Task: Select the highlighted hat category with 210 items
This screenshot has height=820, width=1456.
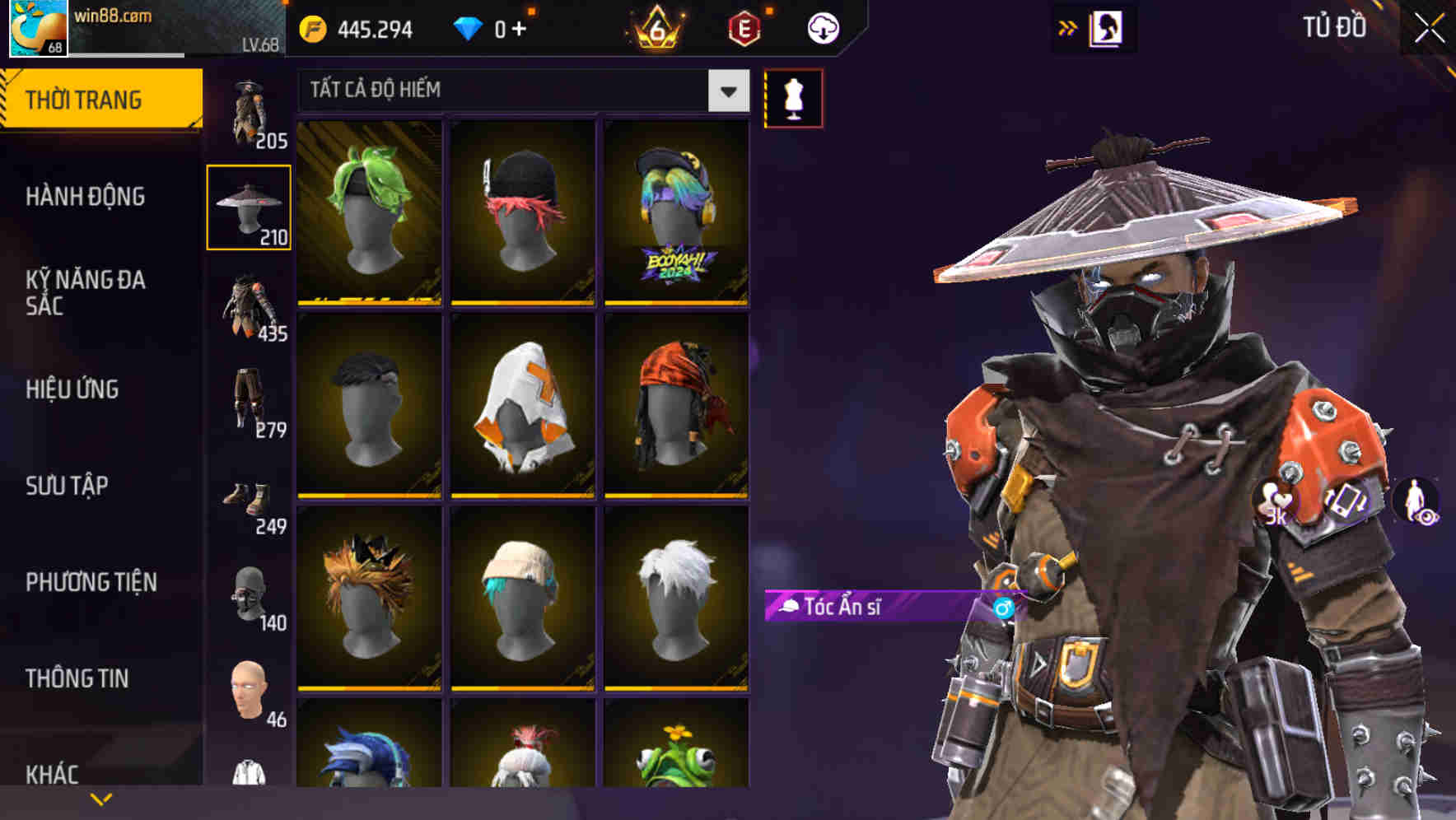Action: pyautogui.click(x=249, y=206)
